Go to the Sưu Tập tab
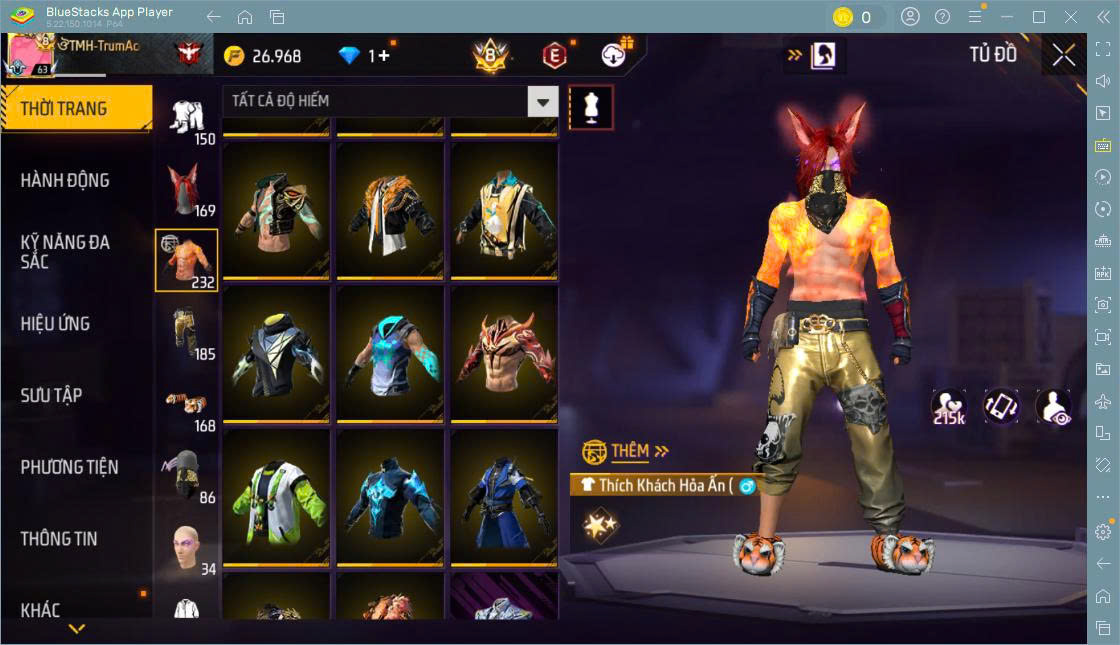 [x=52, y=395]
